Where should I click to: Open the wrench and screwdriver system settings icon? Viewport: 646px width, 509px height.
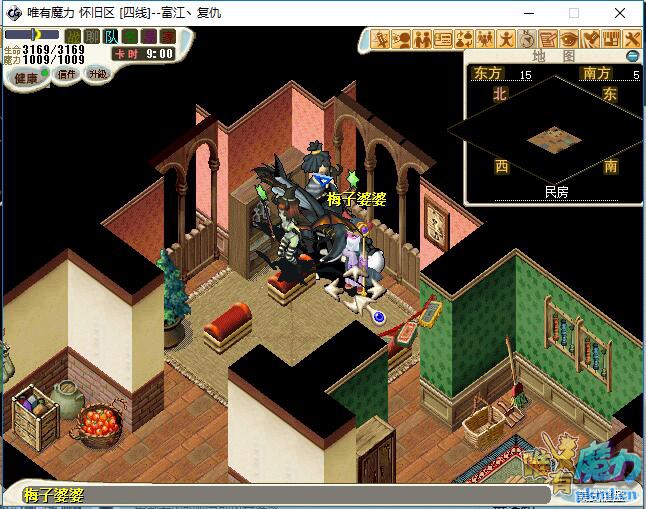tap(632, 39)
